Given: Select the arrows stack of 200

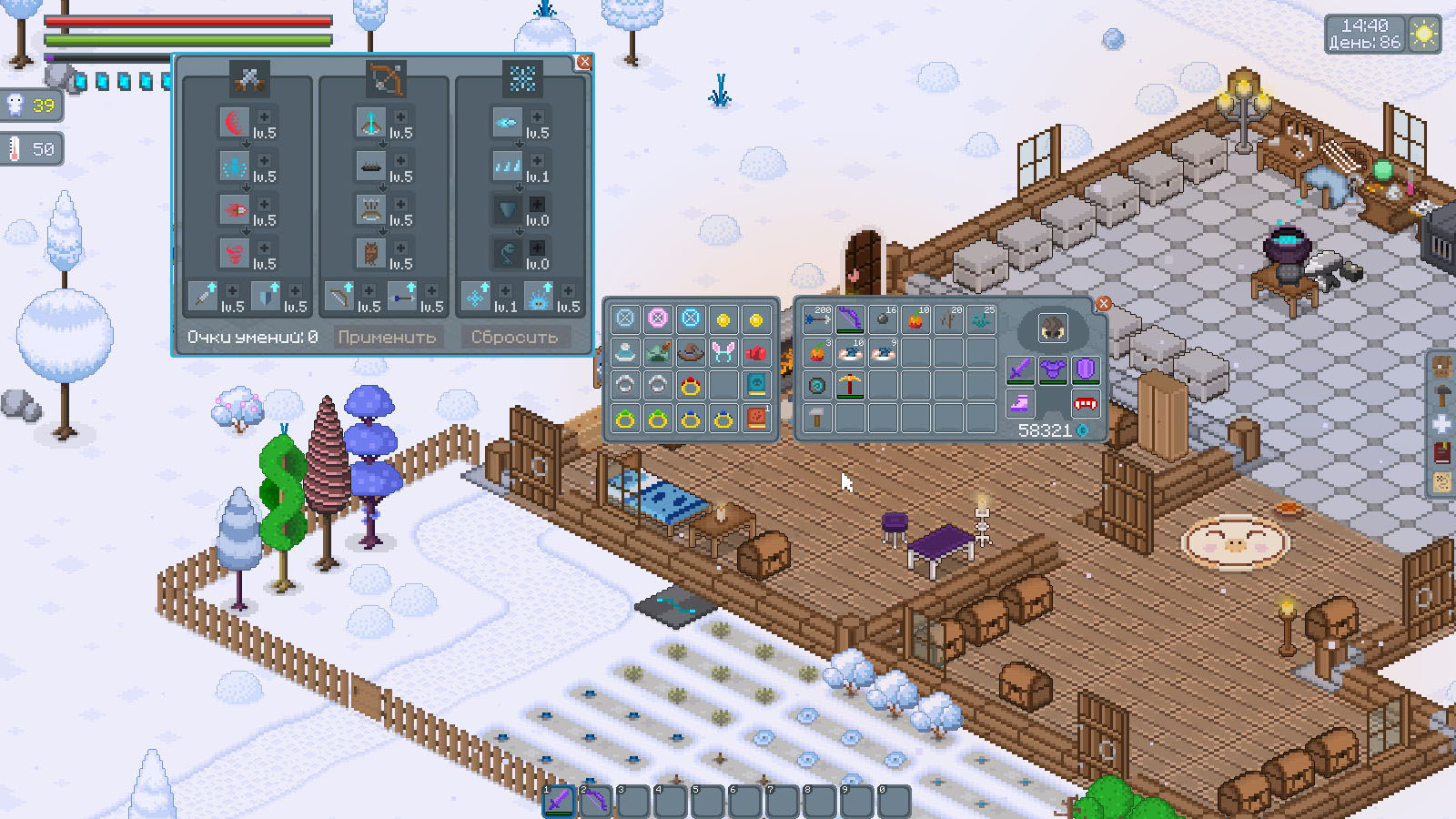Looking at the screenshot, I should 817,320.
